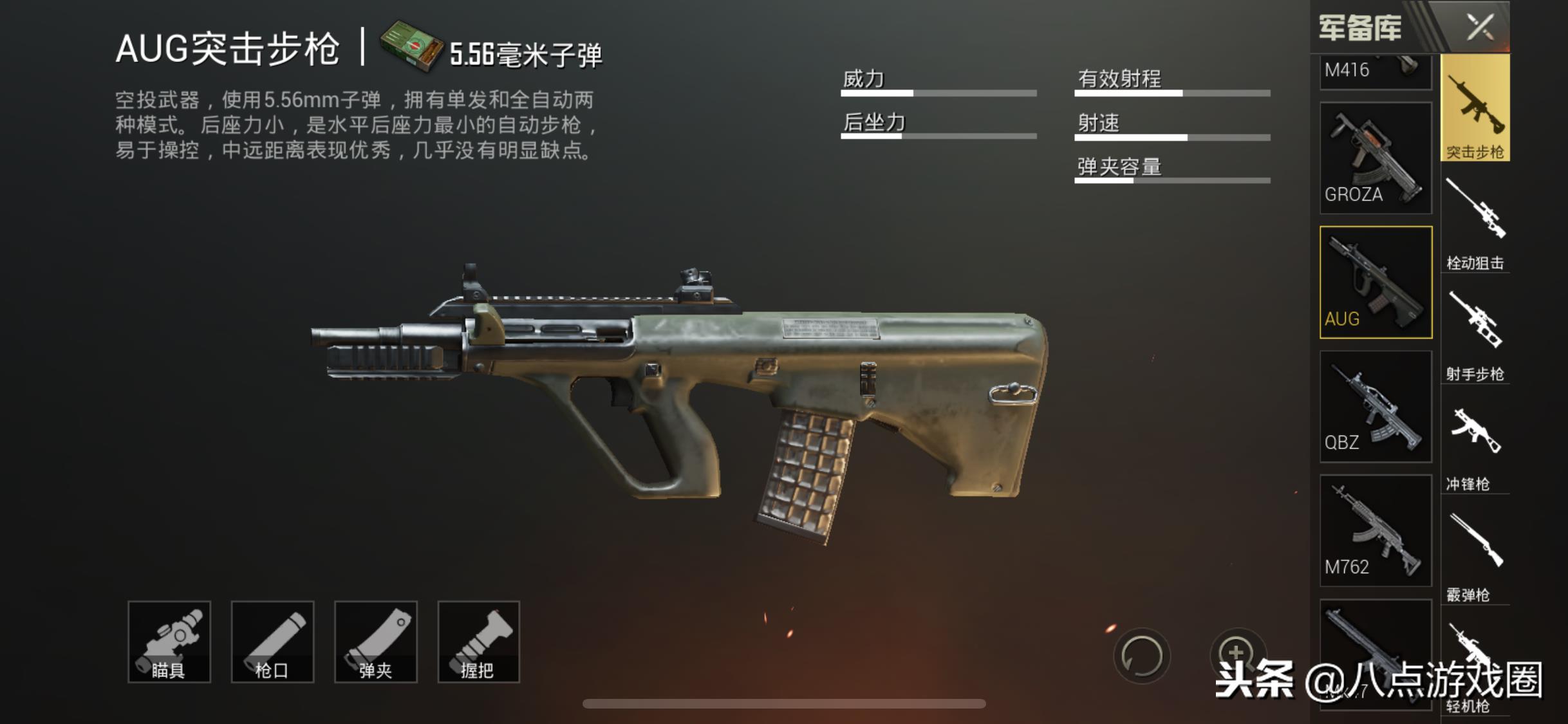Choose the GROZA rifle from the list
Image resolution: width=1568 pixels, height=724 pixels.
(x=1376, y=158)
